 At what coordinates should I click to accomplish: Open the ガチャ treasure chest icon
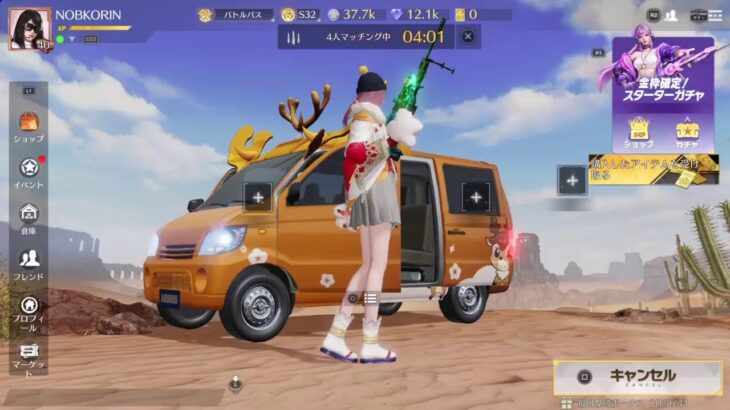[x=687, y=132]
